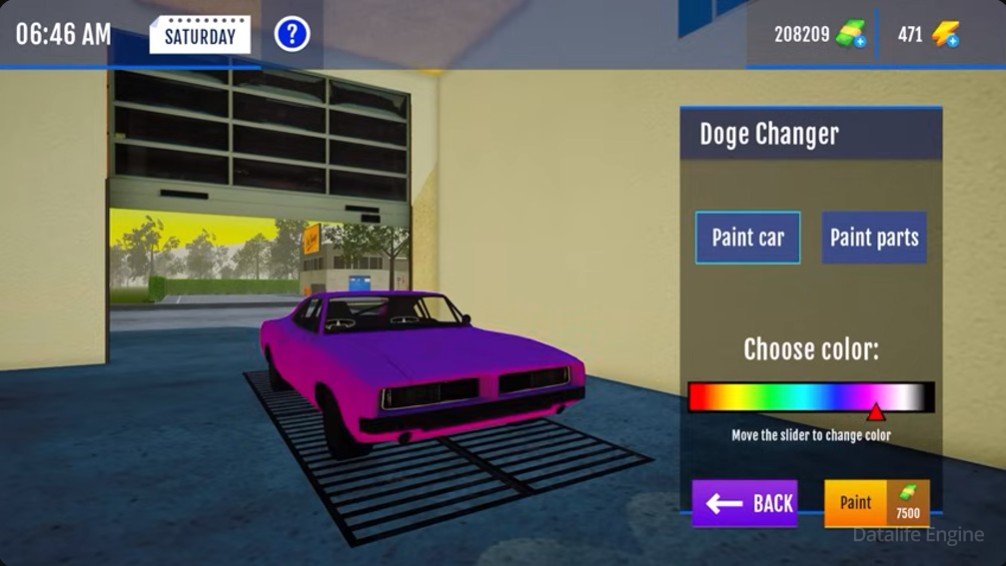The height and width of the screenshot is (566, 1006).
Task: Open the blue question mark help
Action: [x=292, y=35]
